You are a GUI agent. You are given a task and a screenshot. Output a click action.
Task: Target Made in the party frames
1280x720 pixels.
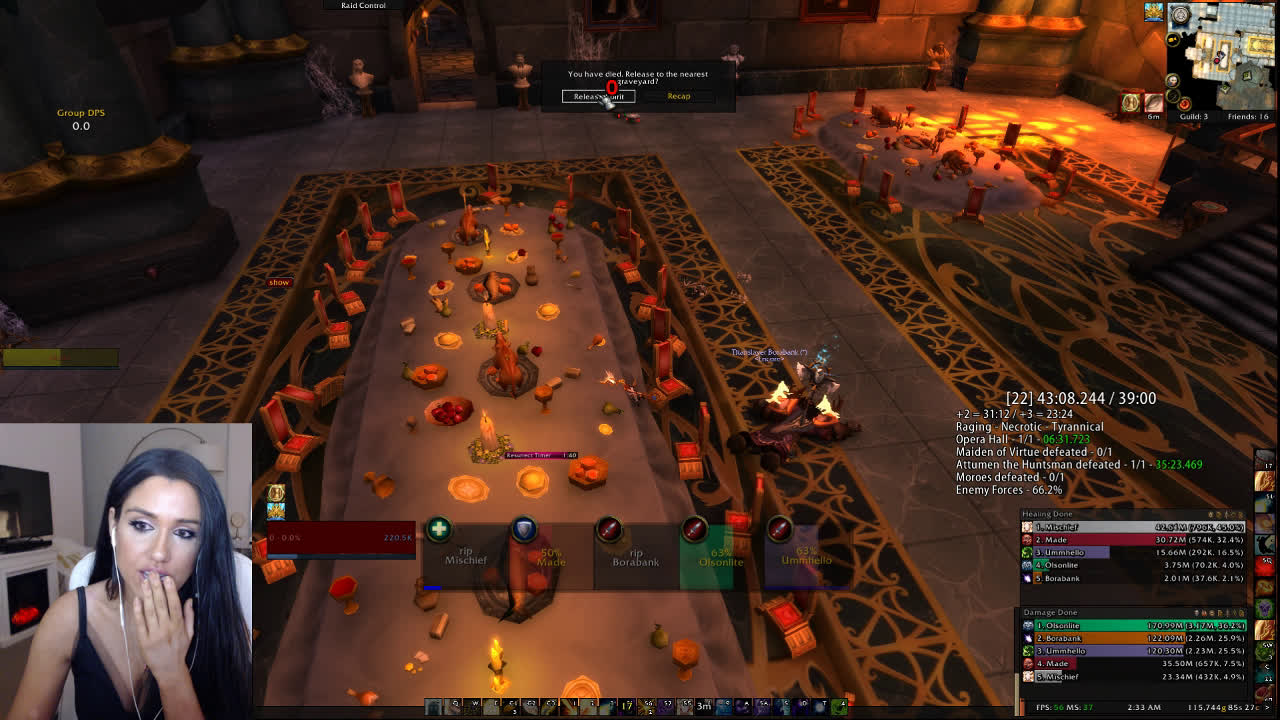tap(550, 556)
